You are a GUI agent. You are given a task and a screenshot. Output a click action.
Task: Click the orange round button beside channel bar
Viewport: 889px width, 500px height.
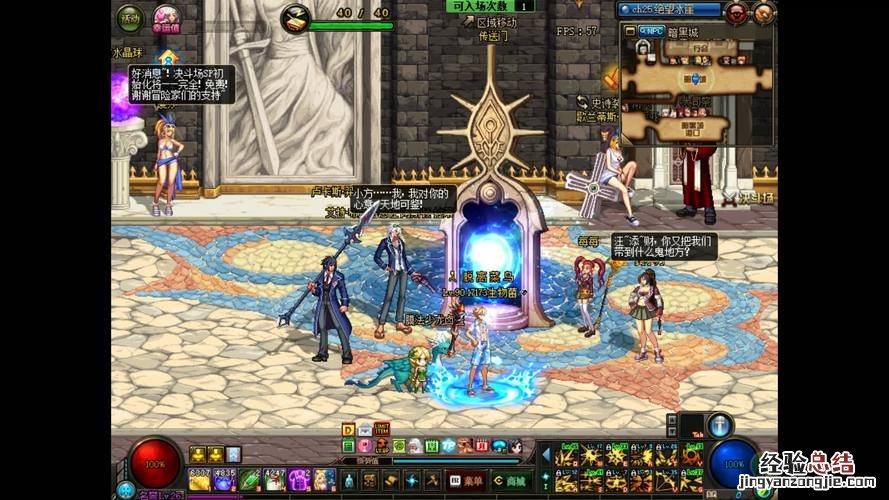pos(763,12)
